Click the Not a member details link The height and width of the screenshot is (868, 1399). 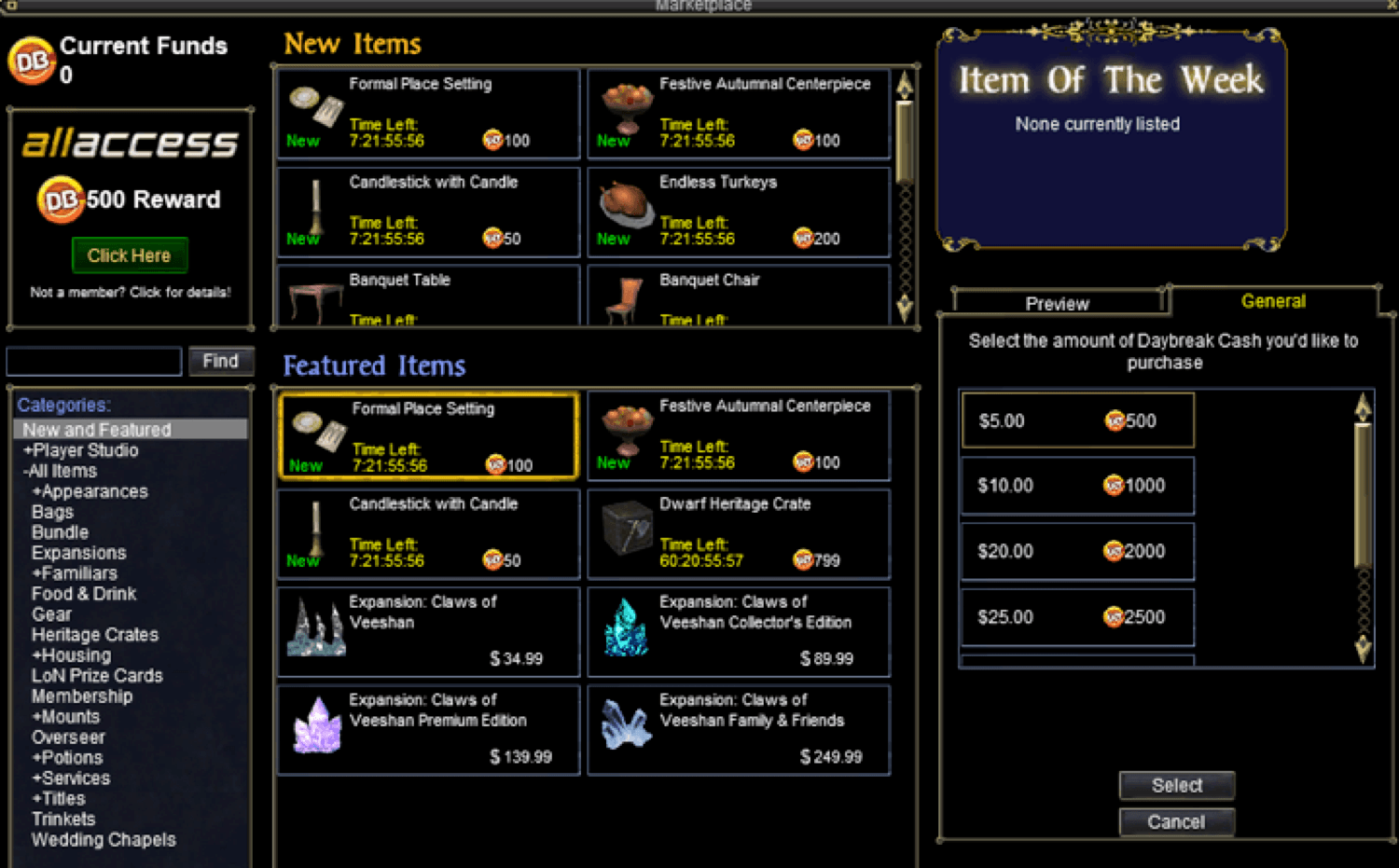click(x=130, y=292)
